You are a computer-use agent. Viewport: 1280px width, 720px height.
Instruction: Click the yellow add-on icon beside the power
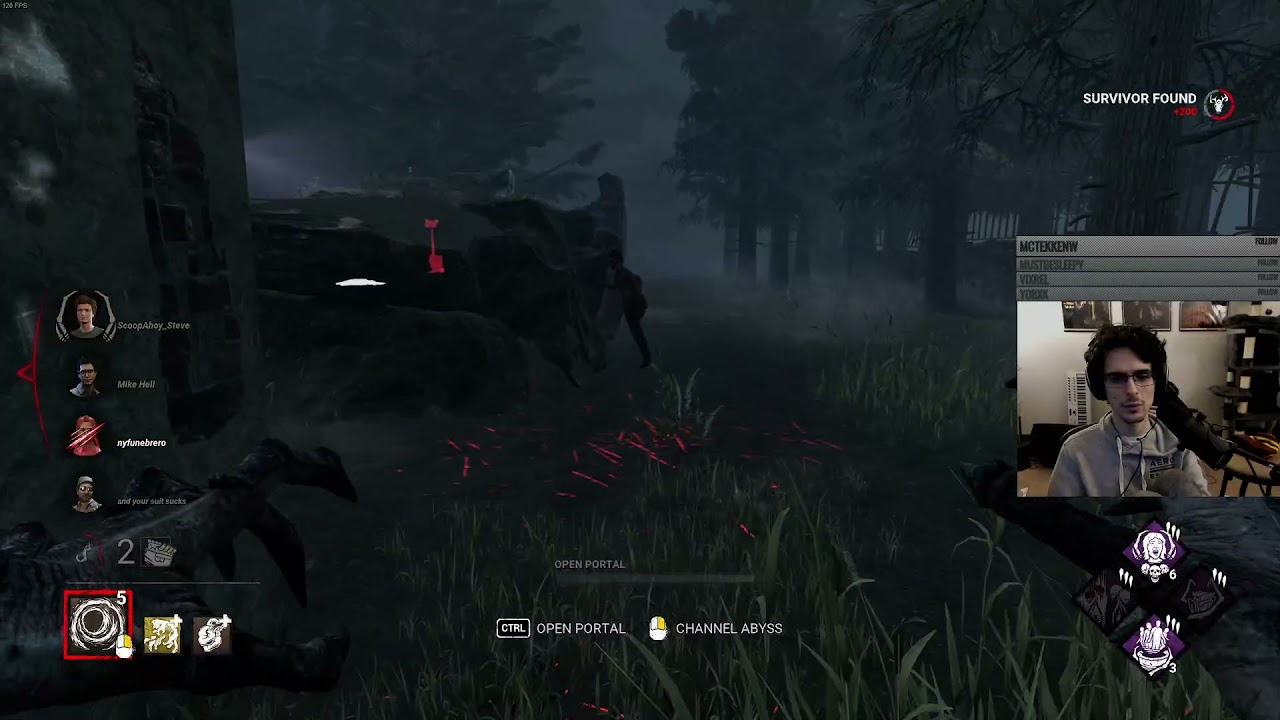click(162, 634)
